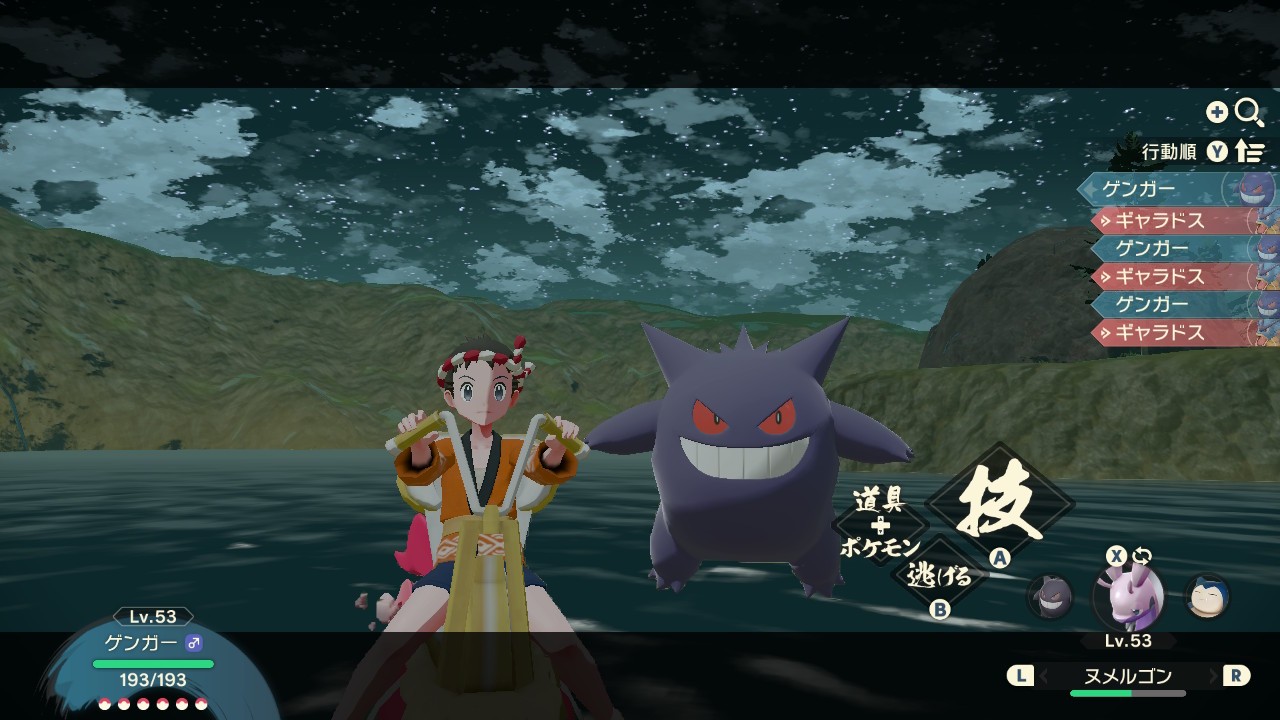Select 逃げる to run from battle
Viewport: 1280px width, 720px height.
939,575
